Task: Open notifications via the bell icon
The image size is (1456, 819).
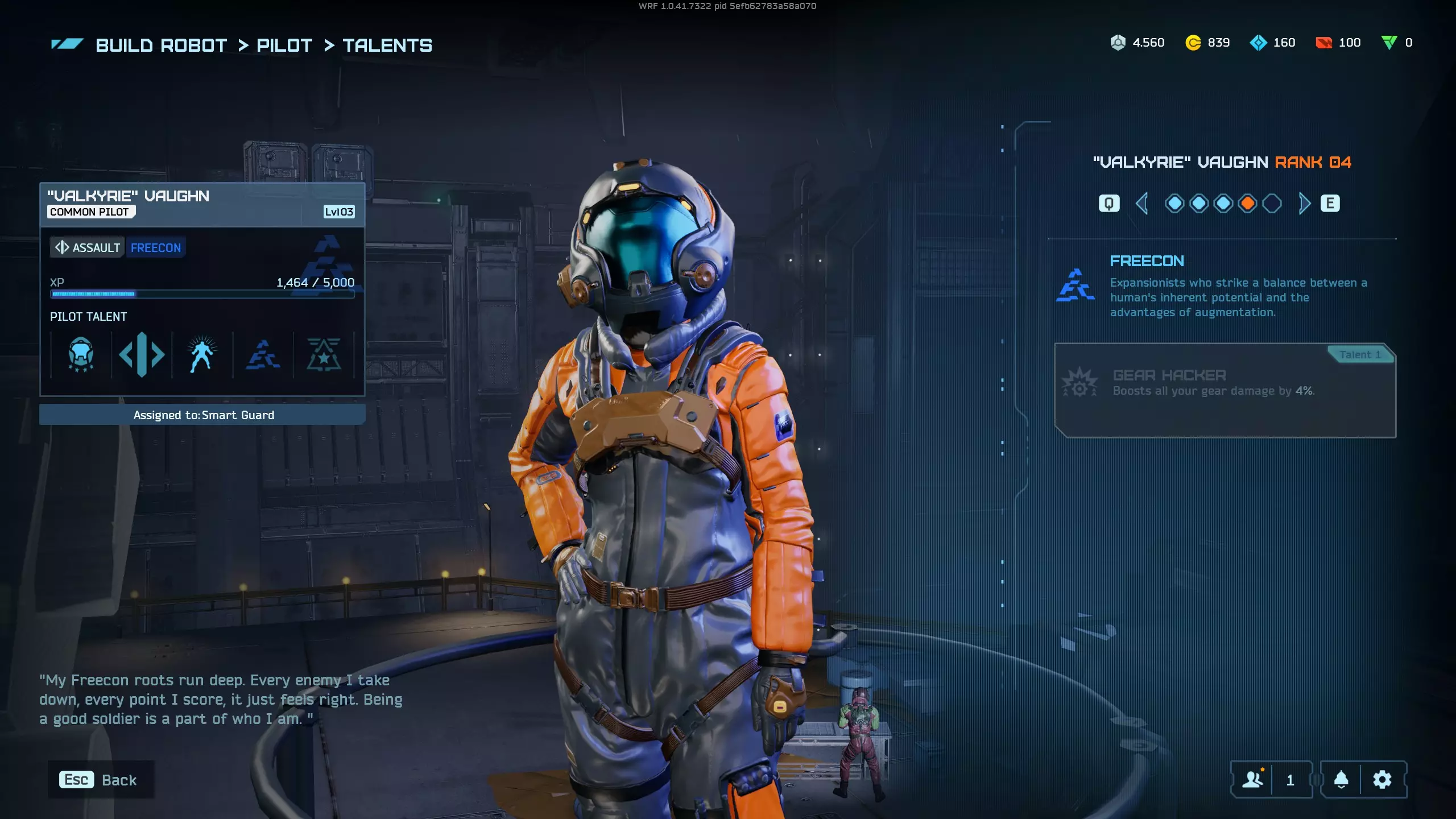Action: tap(1341, 780)
